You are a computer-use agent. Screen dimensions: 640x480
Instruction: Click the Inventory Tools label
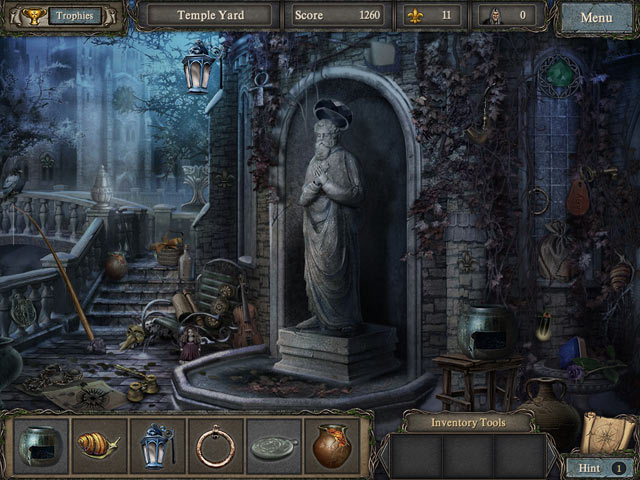click(x=468, y=423)
